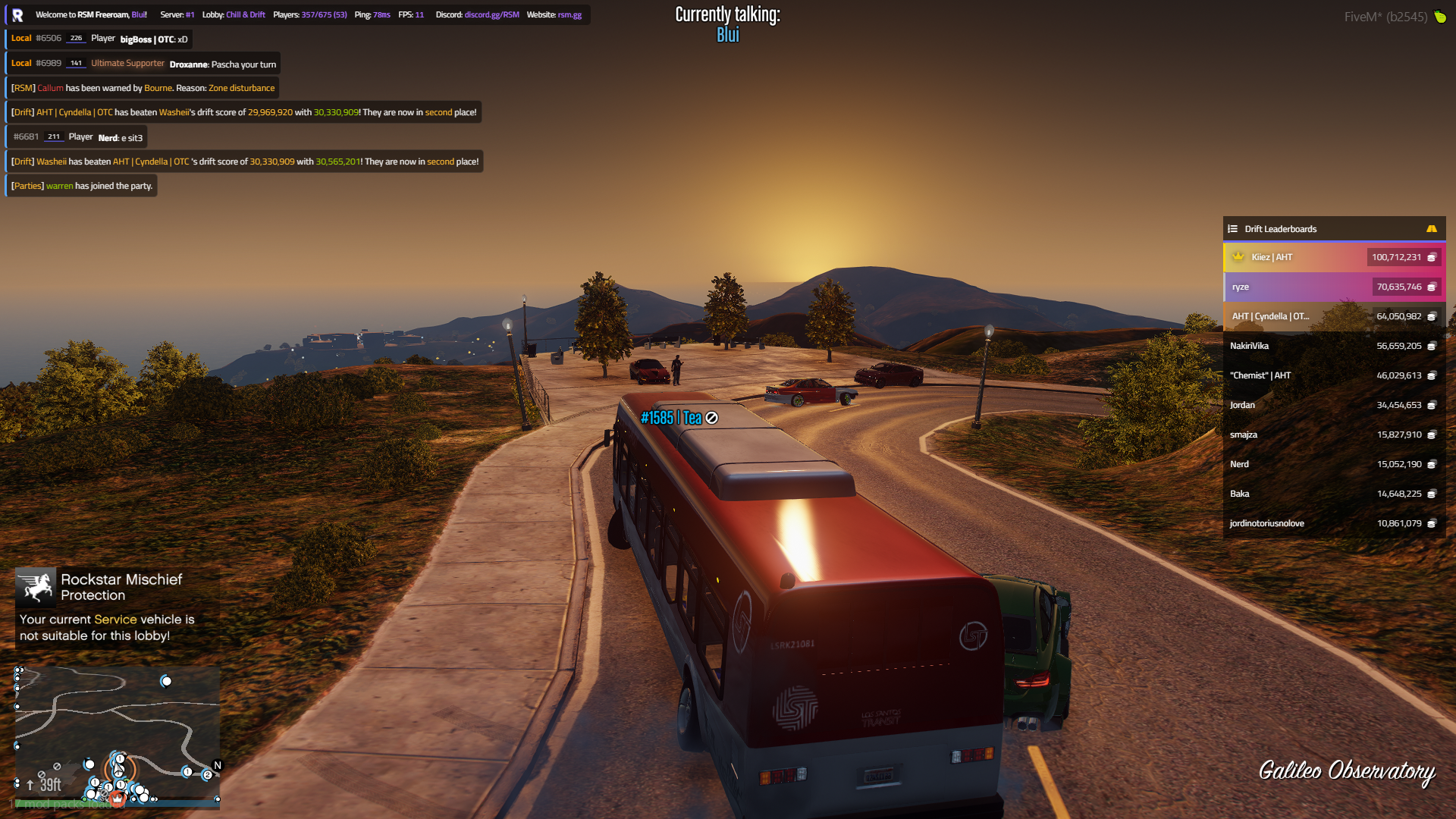Image resolution: width=1456 pixels, height=819 pixels.
Task: Open the discord.gg/RSM link
Action: coord(491,15)
